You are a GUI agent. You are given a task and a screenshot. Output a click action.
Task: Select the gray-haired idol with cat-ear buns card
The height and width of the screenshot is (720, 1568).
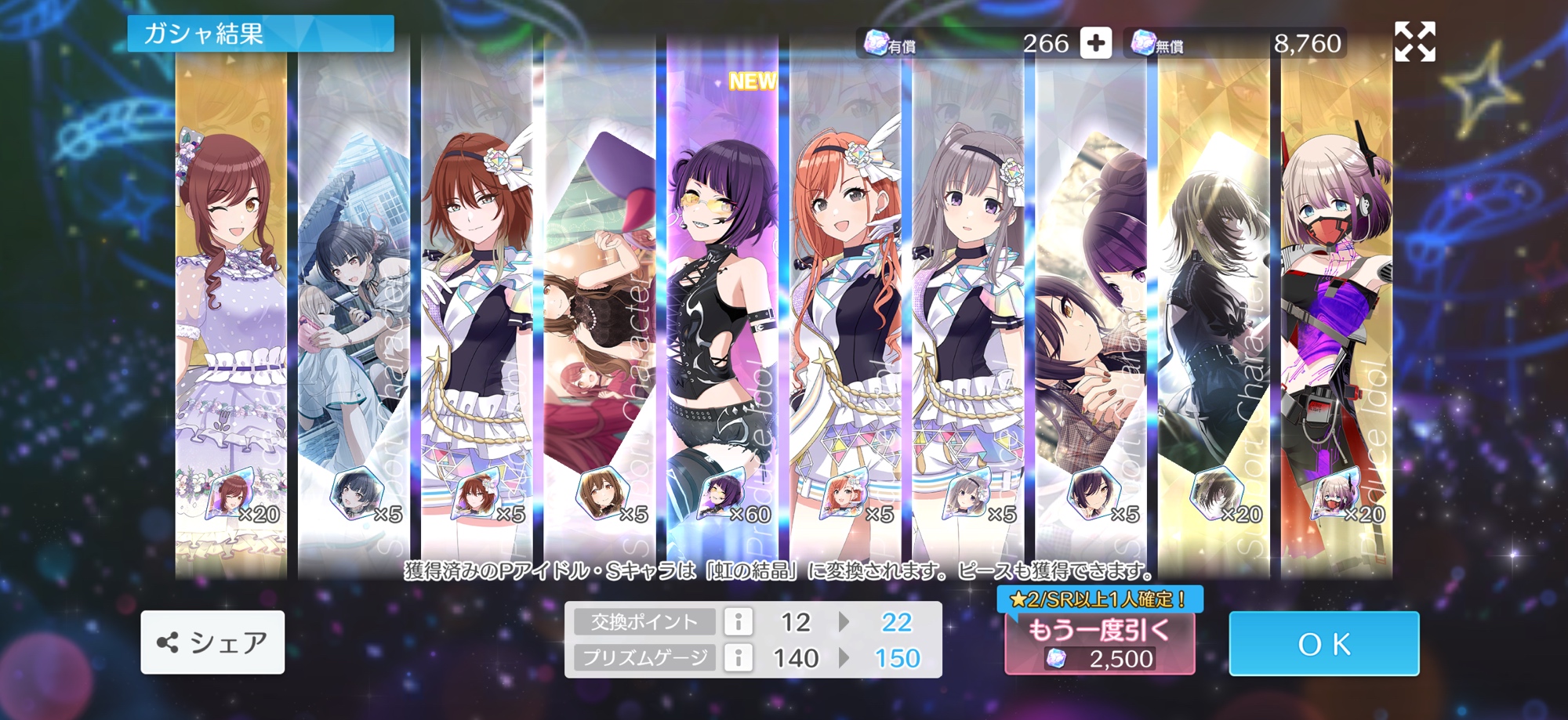click(x=968, y=313)
